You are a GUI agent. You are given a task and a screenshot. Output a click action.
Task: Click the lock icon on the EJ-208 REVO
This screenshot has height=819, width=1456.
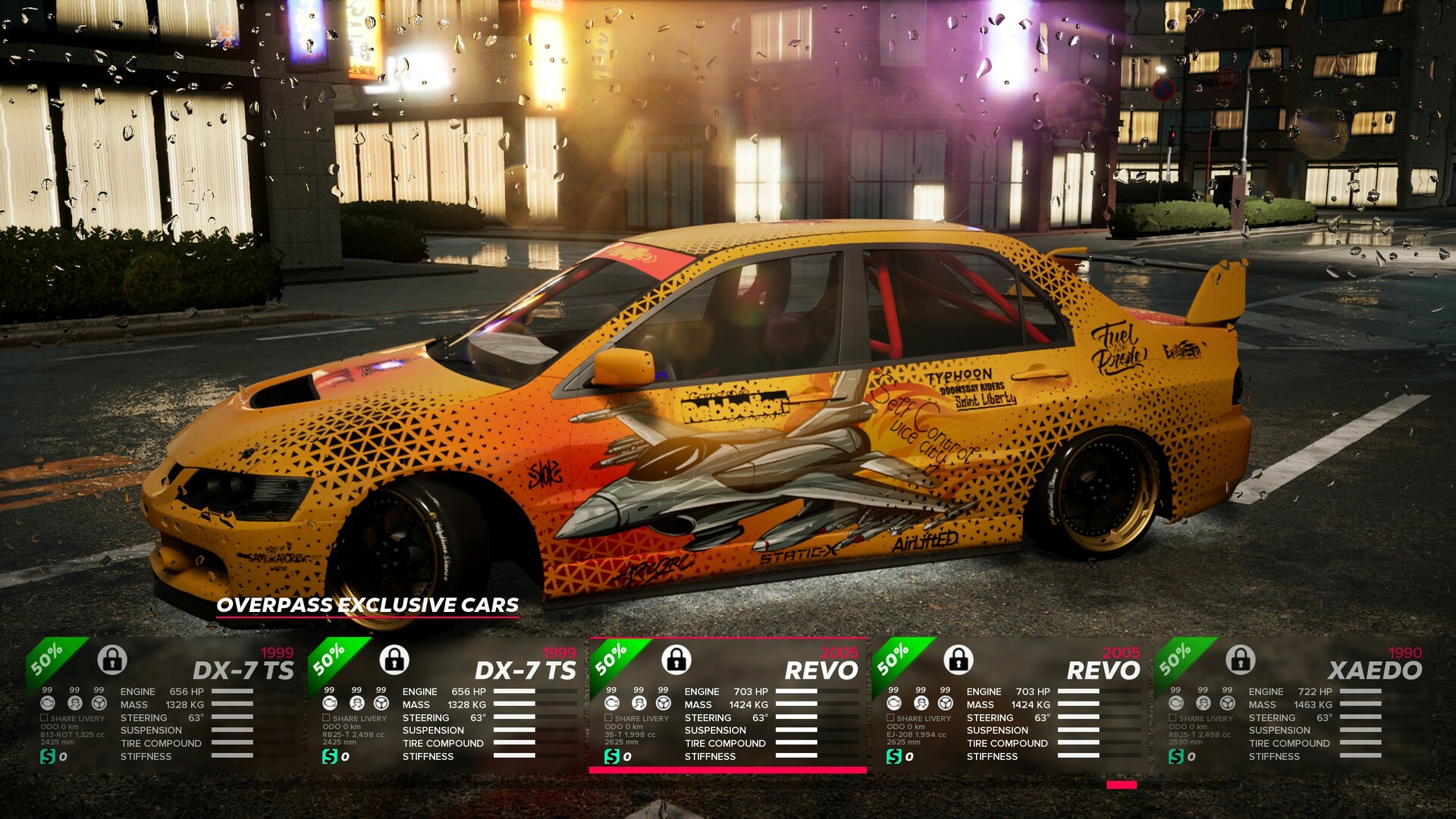tap(959, 660)
